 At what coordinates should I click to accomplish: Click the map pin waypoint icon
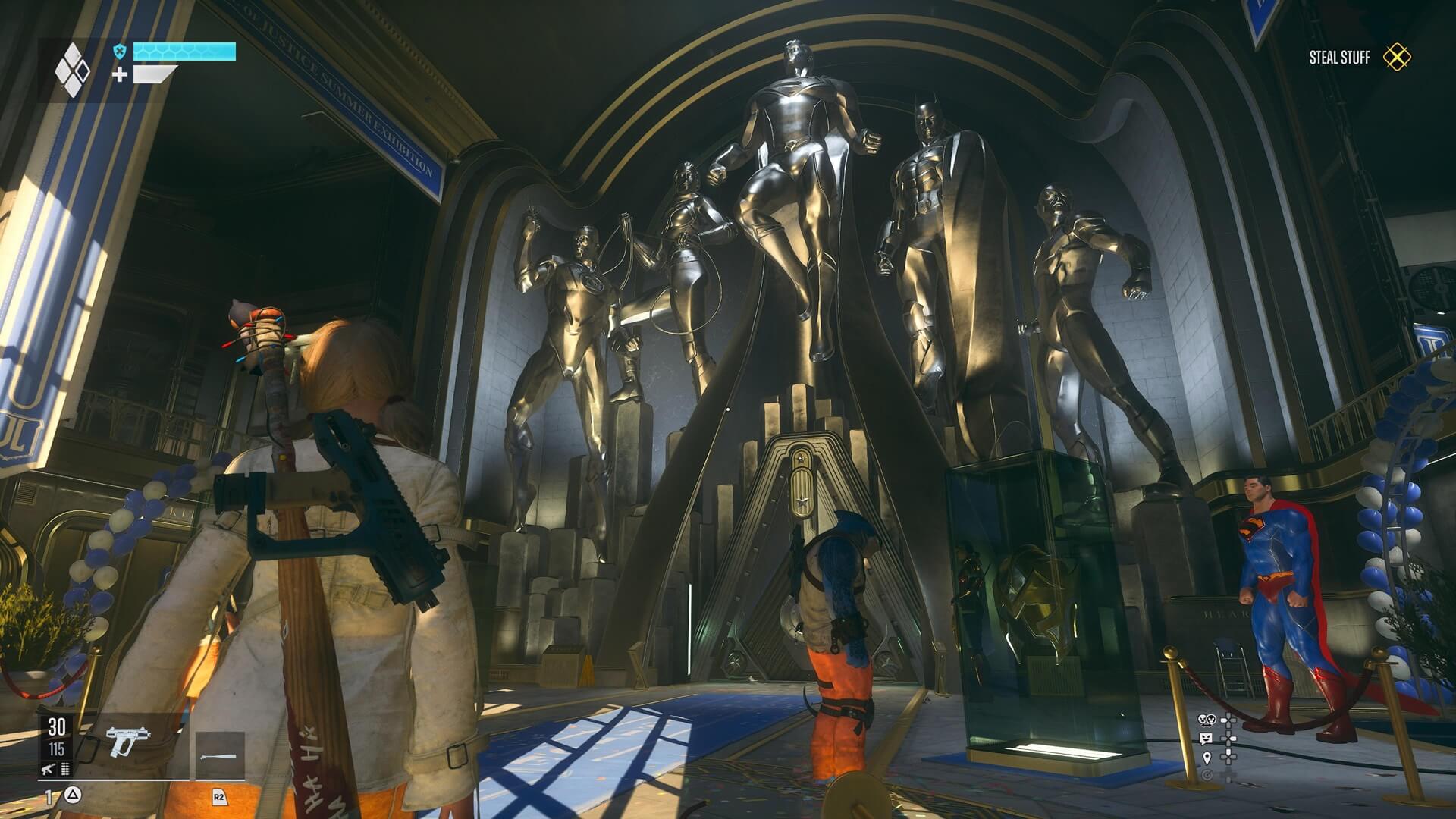tap(1207, 758)
